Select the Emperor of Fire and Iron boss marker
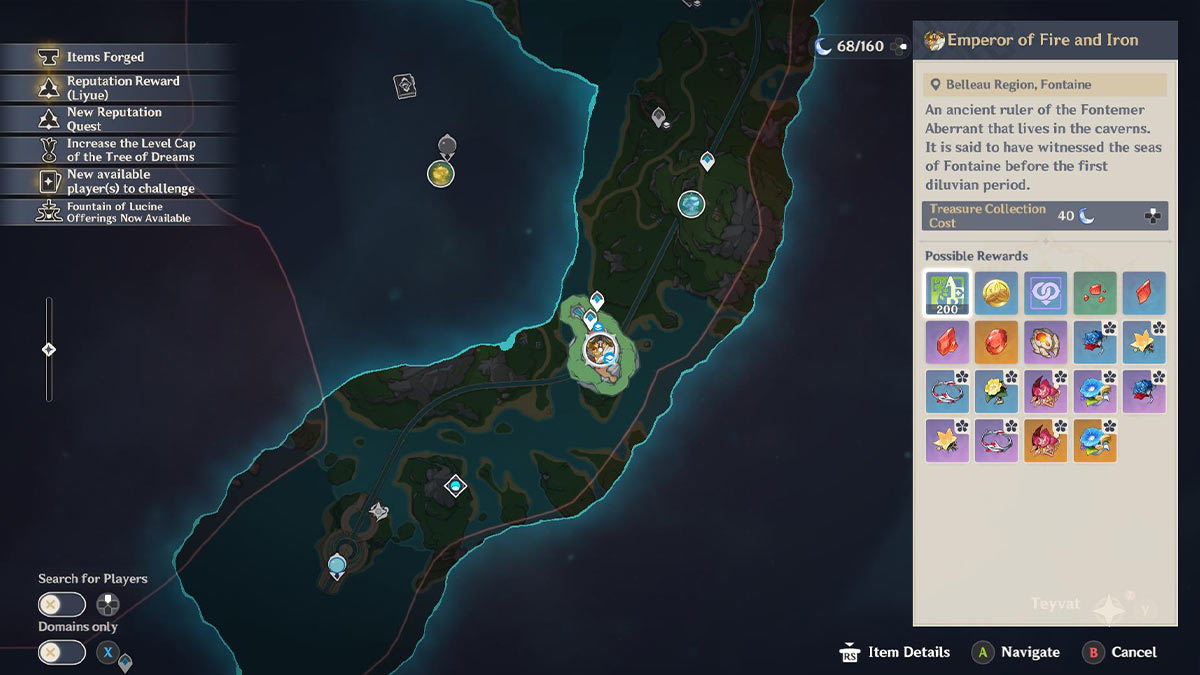 [601, 350]
